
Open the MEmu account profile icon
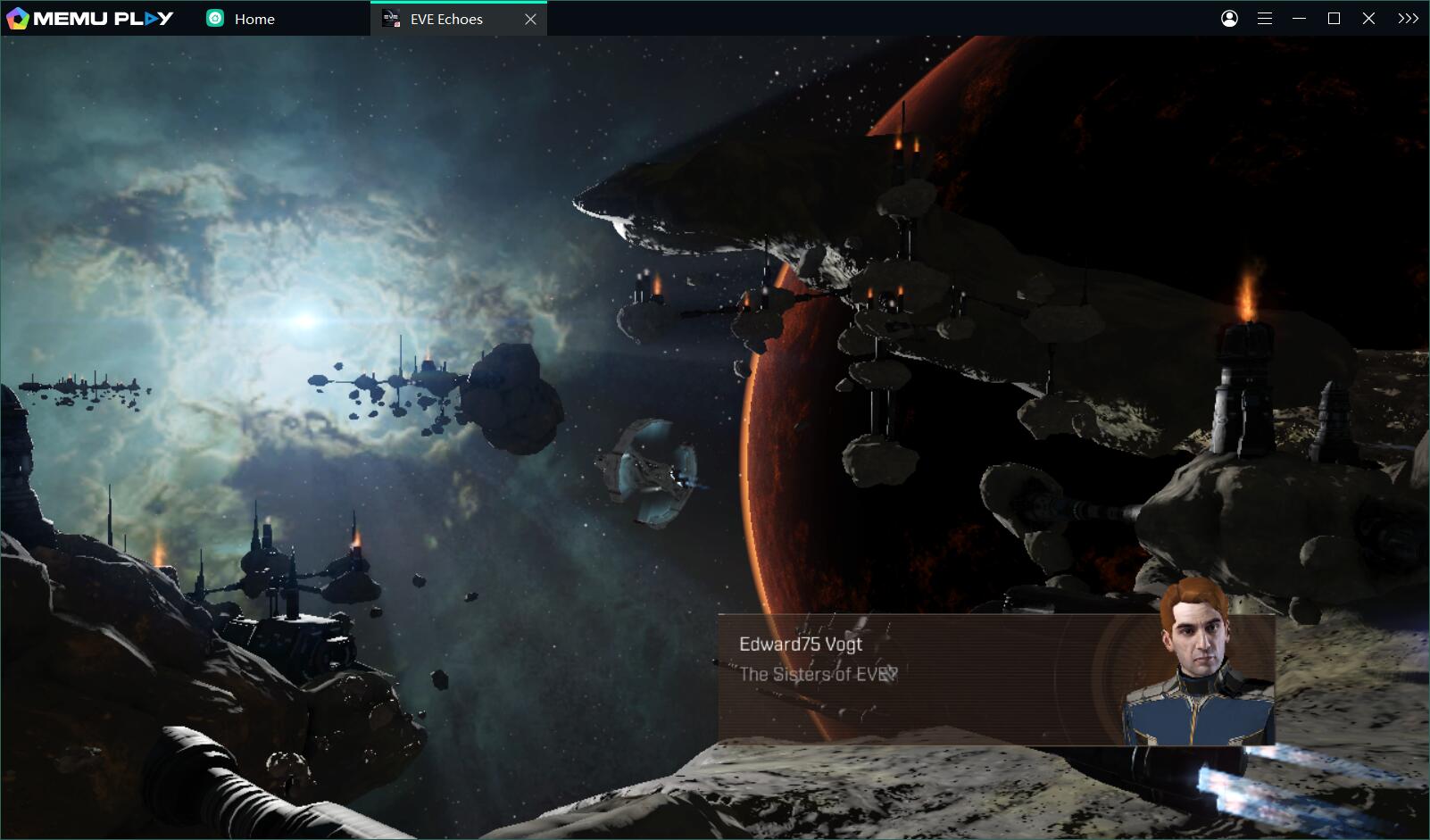pyautogui.click(x=1229, y=19)
